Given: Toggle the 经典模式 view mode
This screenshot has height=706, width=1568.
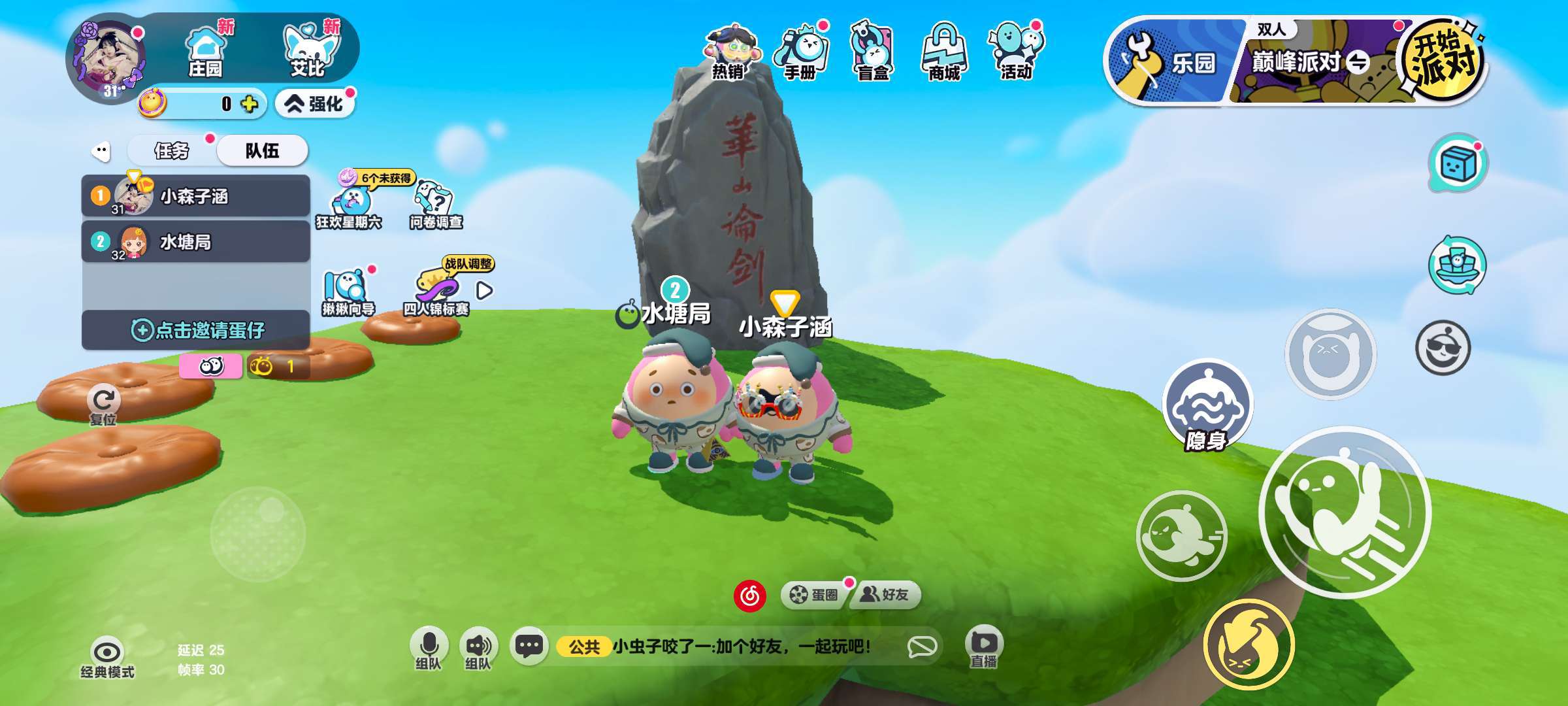Looking at the screenshot, I should click(x=106, y=657).
